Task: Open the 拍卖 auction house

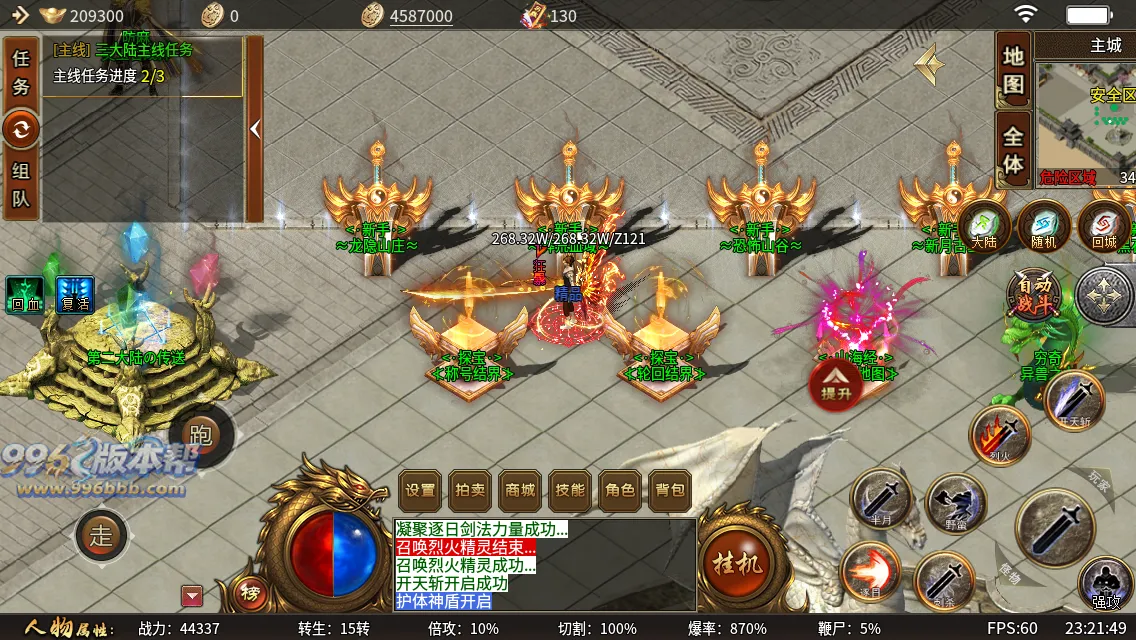Action: click(x=470, y=490)
